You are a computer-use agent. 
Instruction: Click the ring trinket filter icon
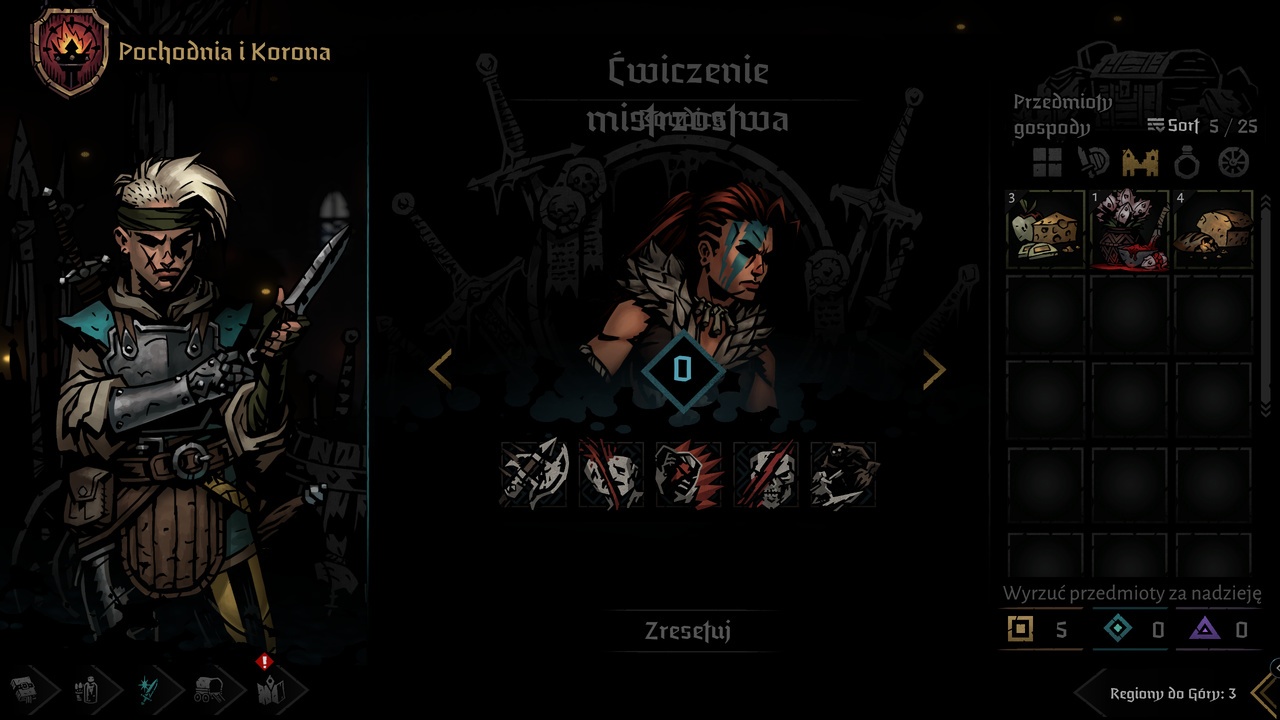(1185, 160)
